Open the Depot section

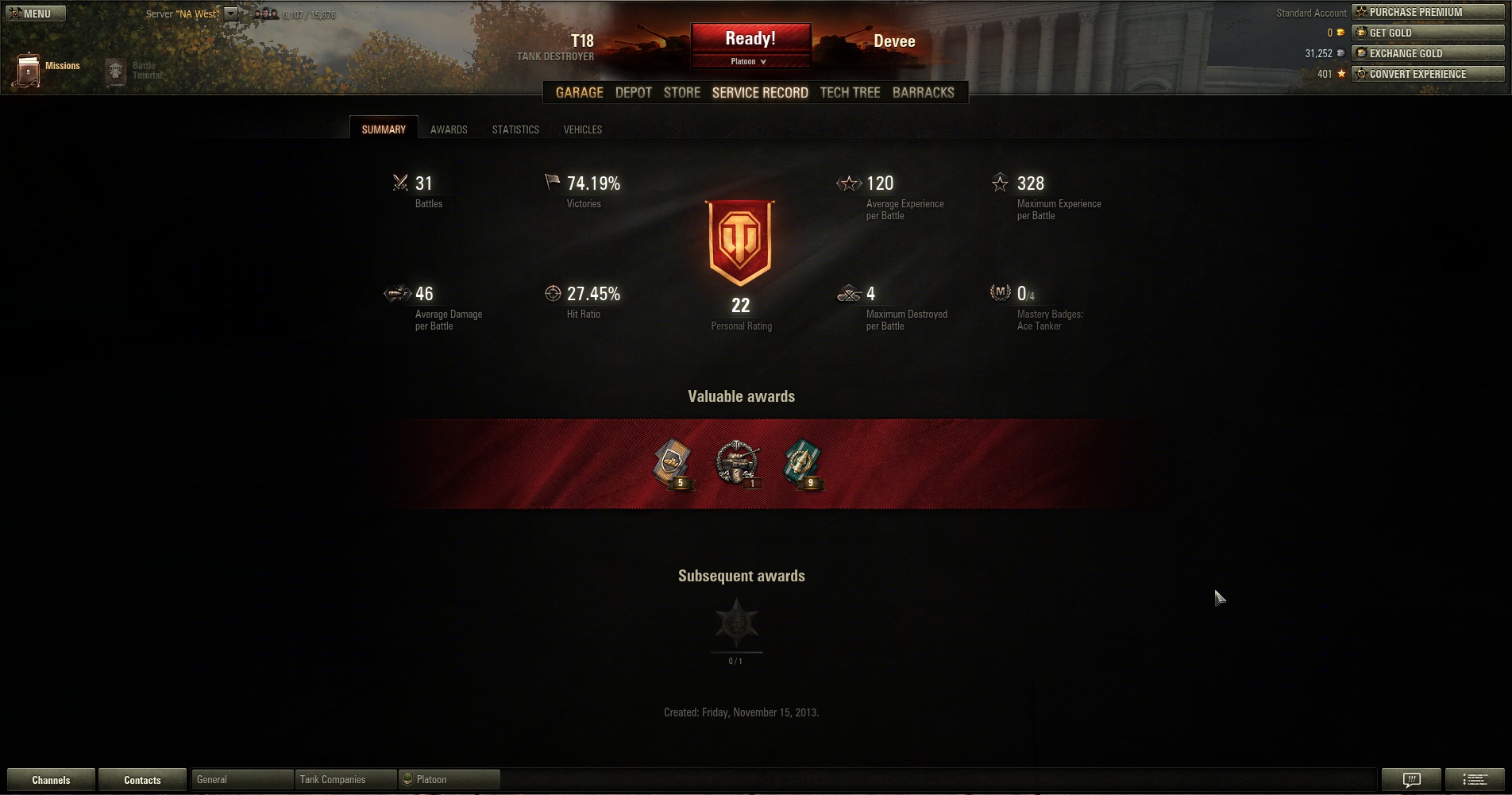633,93
